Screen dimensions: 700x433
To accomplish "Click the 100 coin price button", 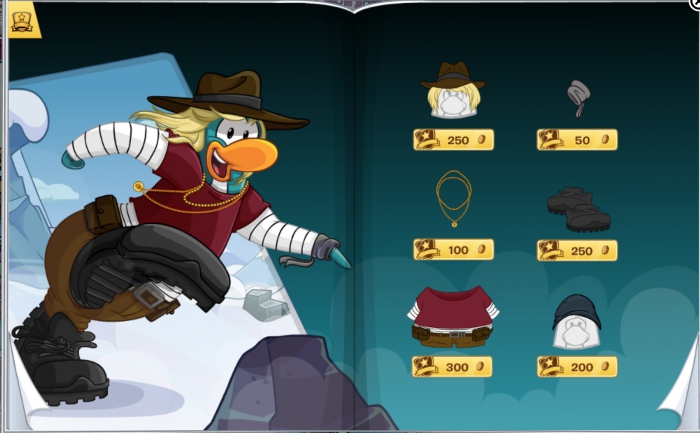I will (x=453, y=249).
